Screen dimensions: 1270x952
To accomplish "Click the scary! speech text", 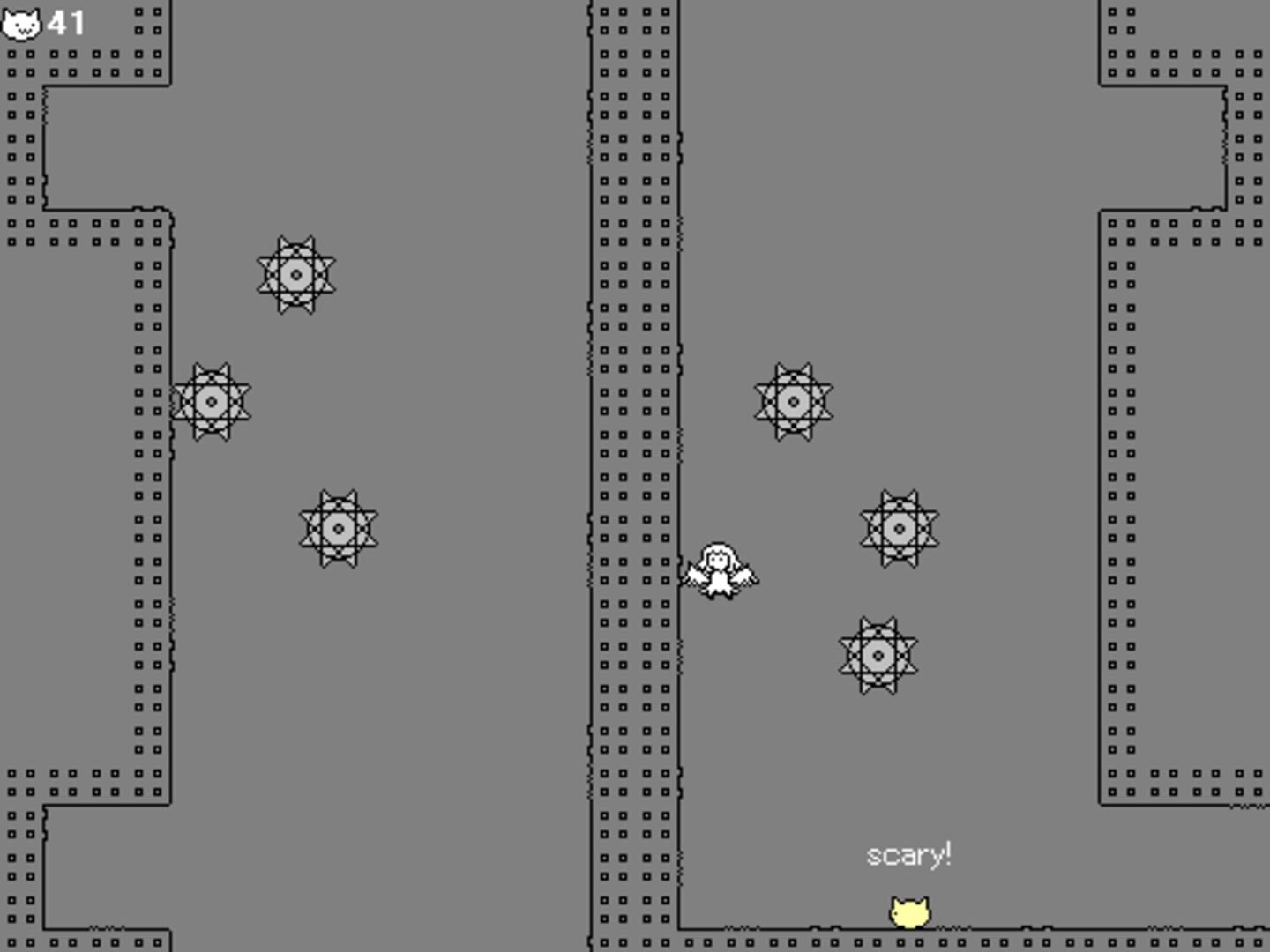I will click(x=910, y=853).
